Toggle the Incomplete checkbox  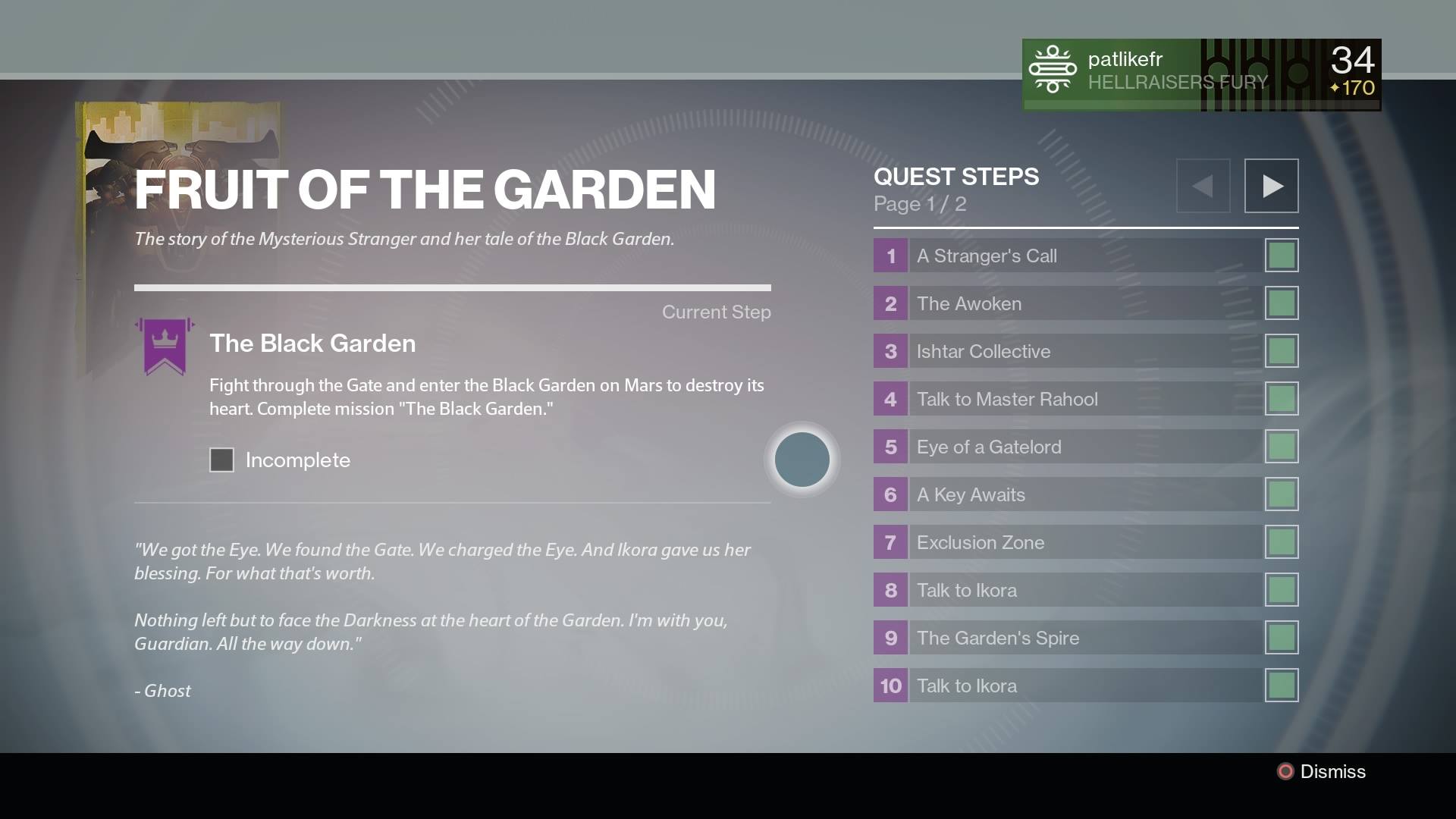pos(221,460)
